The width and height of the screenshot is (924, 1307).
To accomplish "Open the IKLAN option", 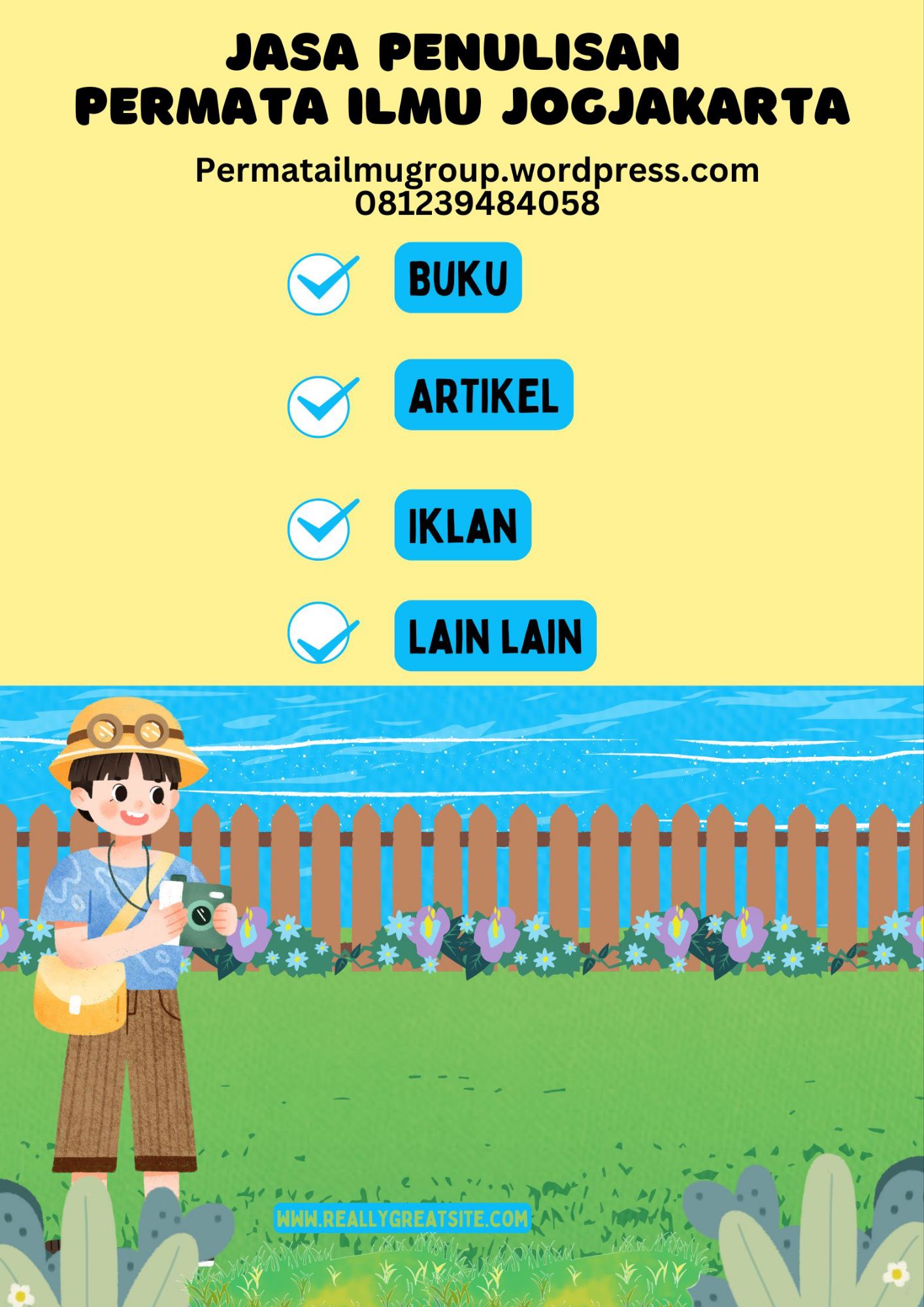I will pos(463,525).
